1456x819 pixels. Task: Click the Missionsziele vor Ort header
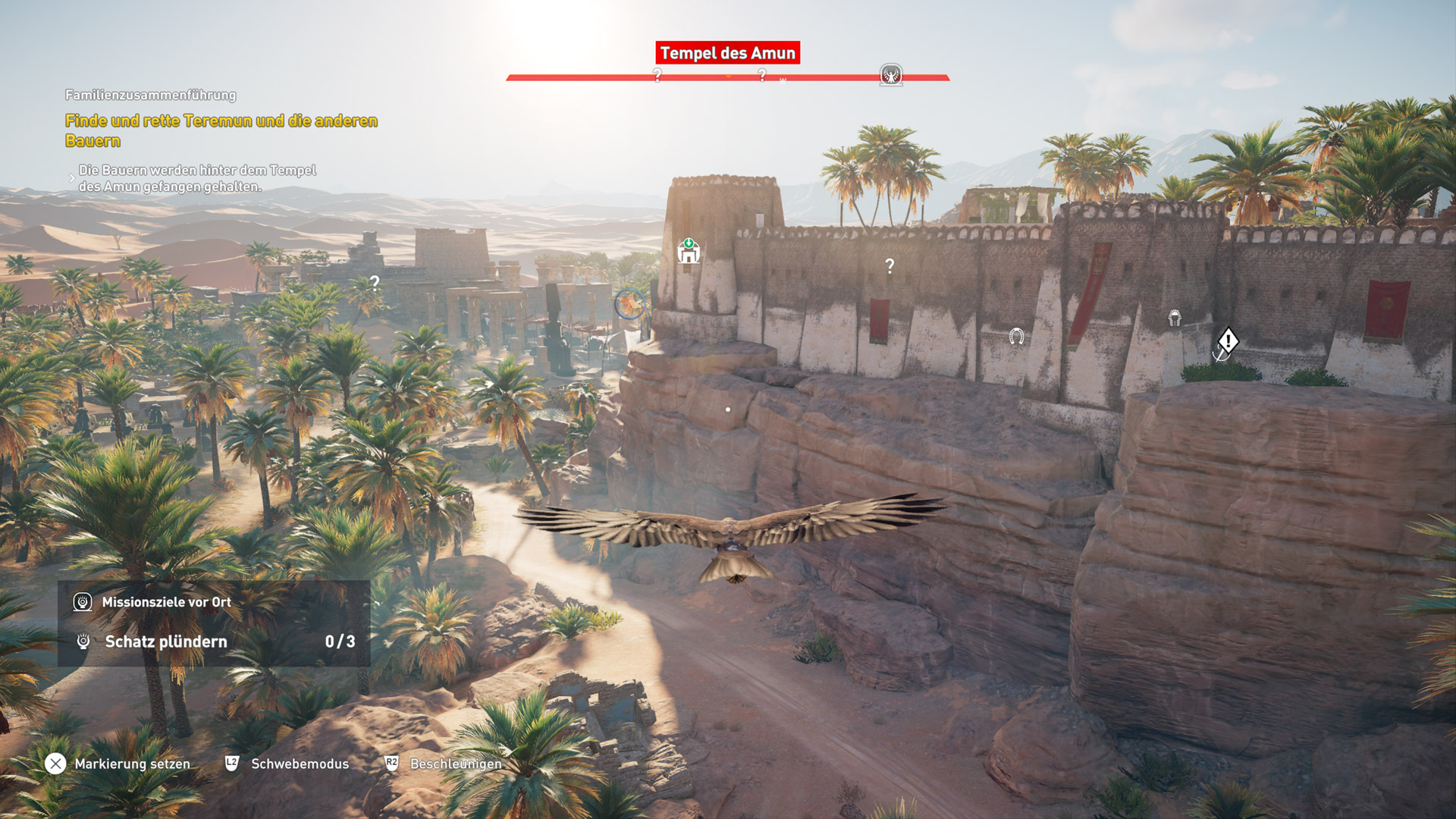point(166,602)
